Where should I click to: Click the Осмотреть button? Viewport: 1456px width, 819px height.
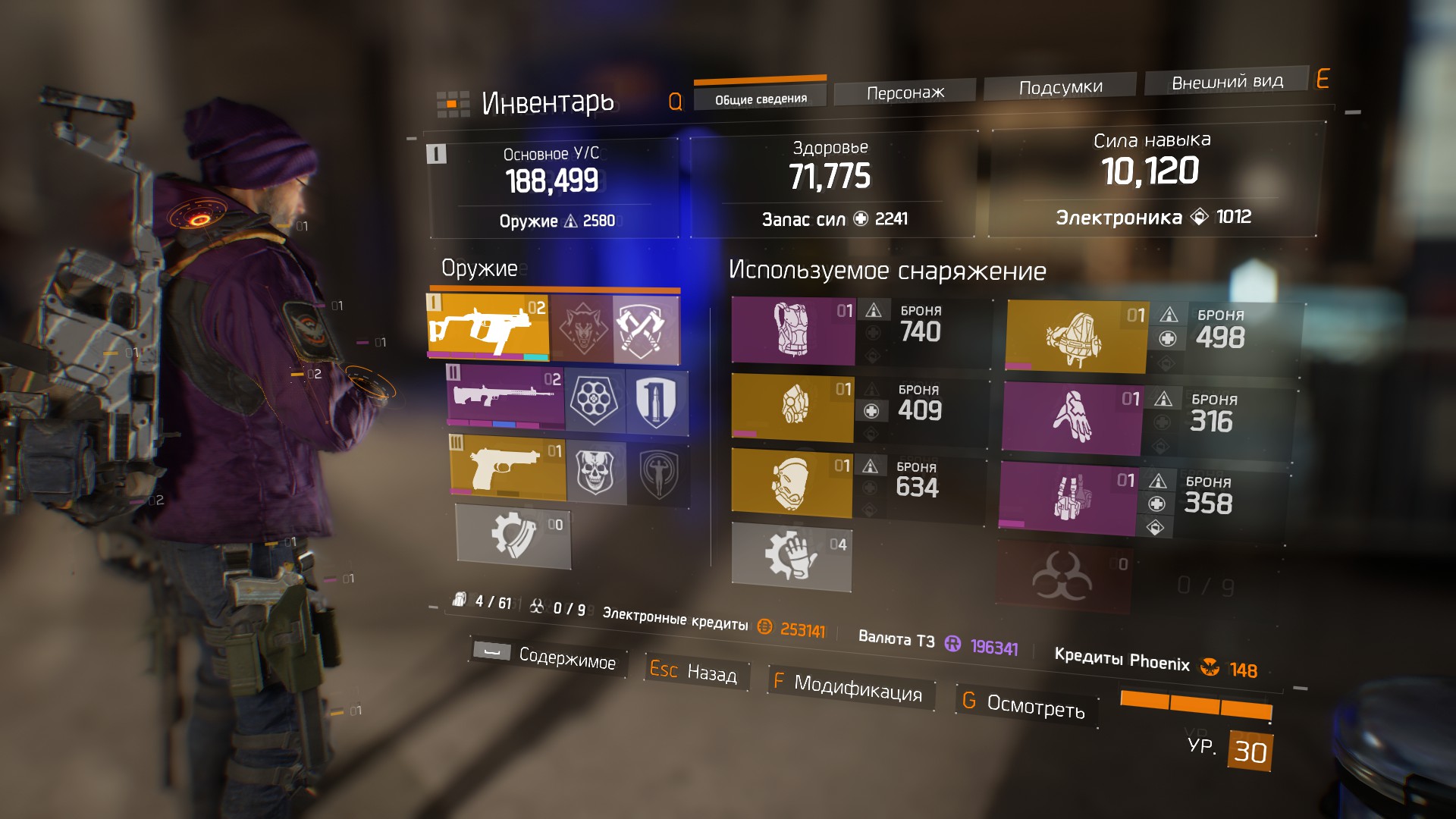1025,704
